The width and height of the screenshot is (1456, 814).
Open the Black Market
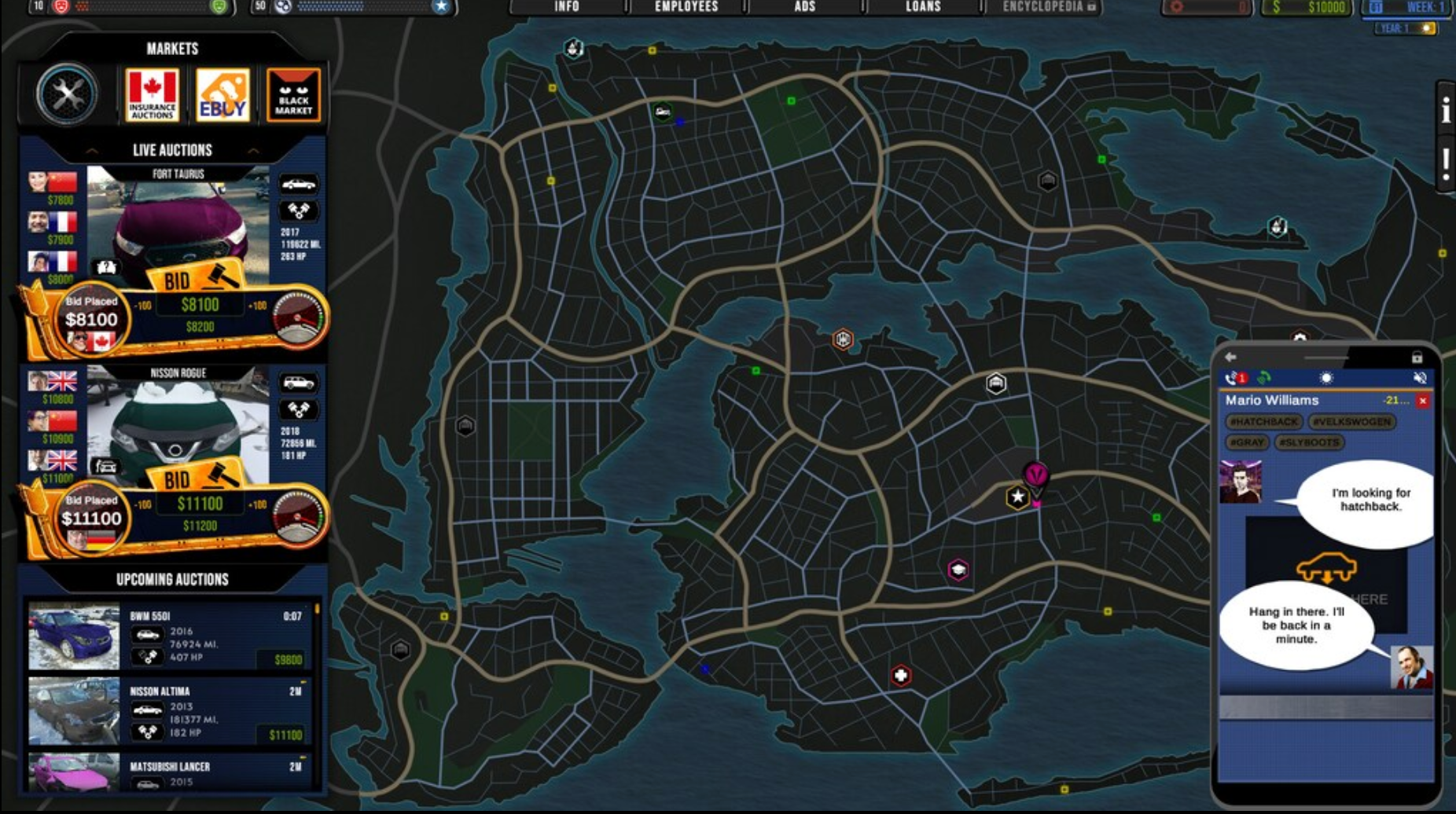coord(293,95)
